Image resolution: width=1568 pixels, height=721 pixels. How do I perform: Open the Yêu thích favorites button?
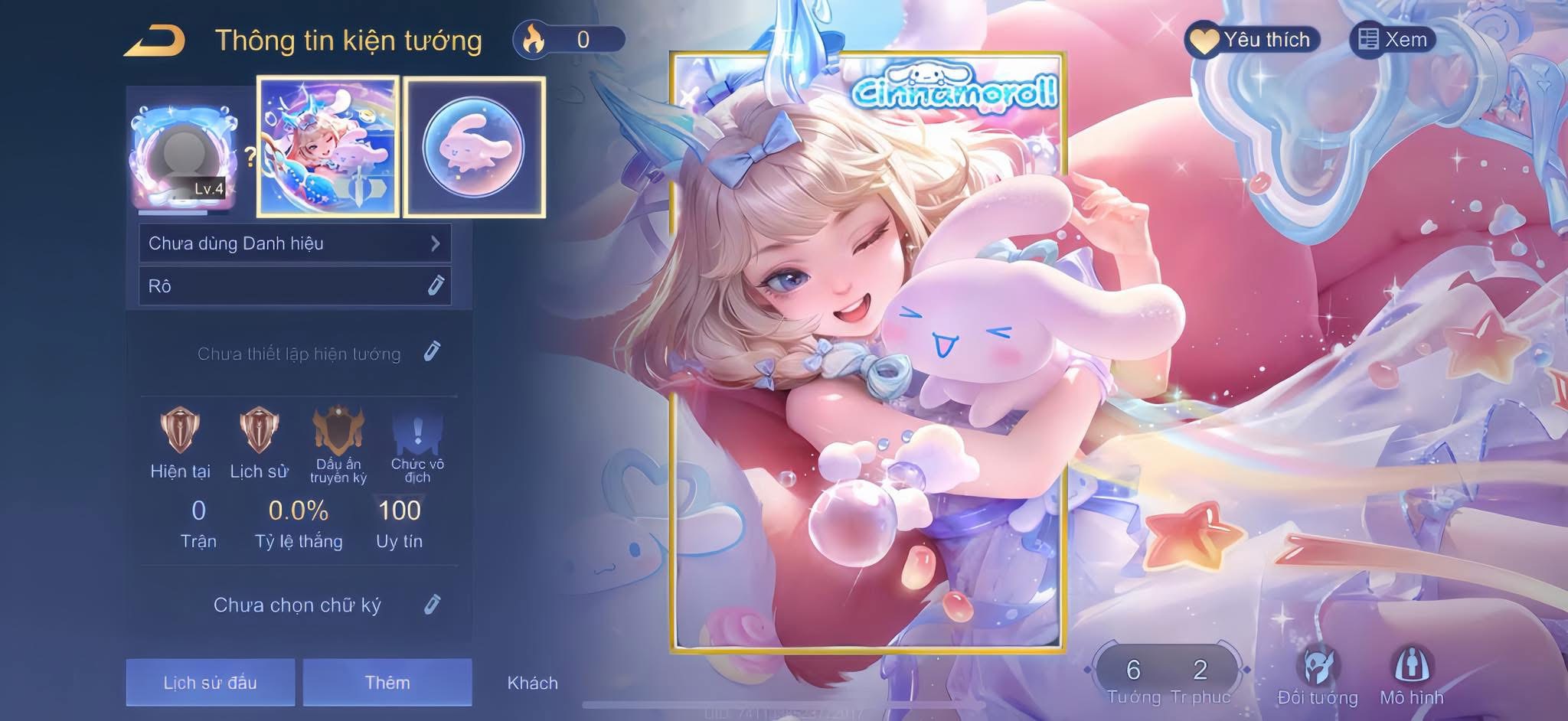[x=1253, y=40]
